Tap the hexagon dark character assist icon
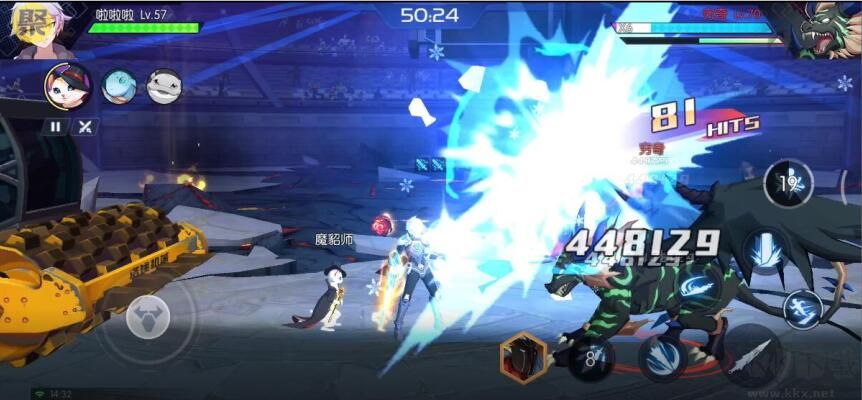 [x=523, y=357]
